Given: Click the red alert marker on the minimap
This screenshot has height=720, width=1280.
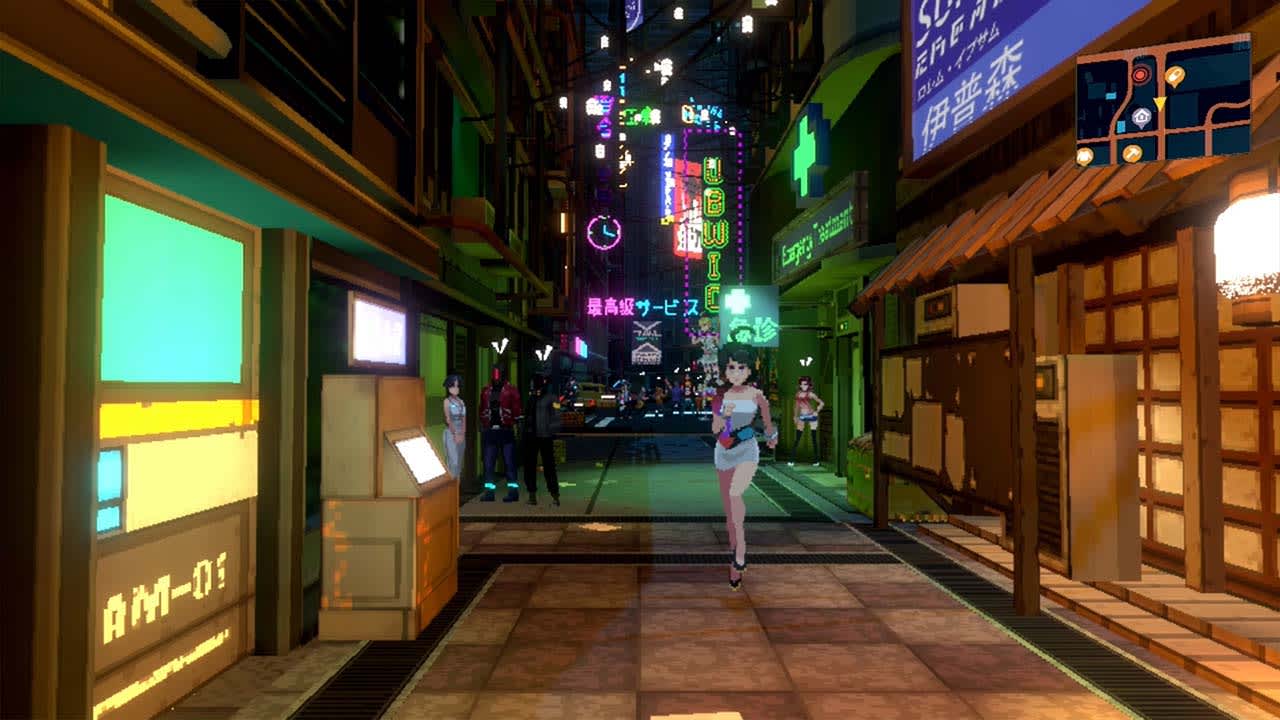Looking at the screenshot, I should (x=1140, y=75).
